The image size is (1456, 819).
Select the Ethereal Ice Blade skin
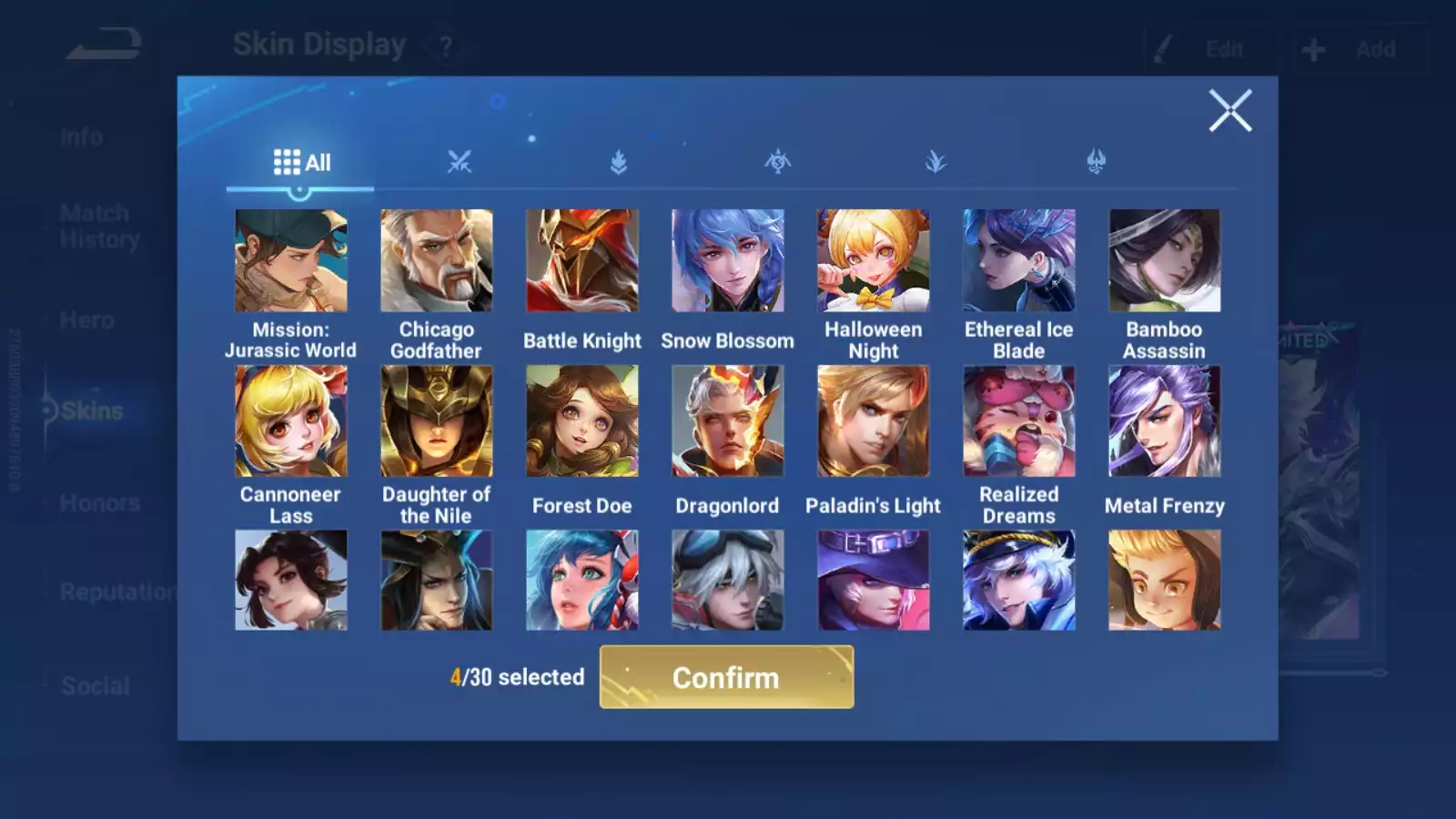pyautogui.click(x=1019, y=261)
